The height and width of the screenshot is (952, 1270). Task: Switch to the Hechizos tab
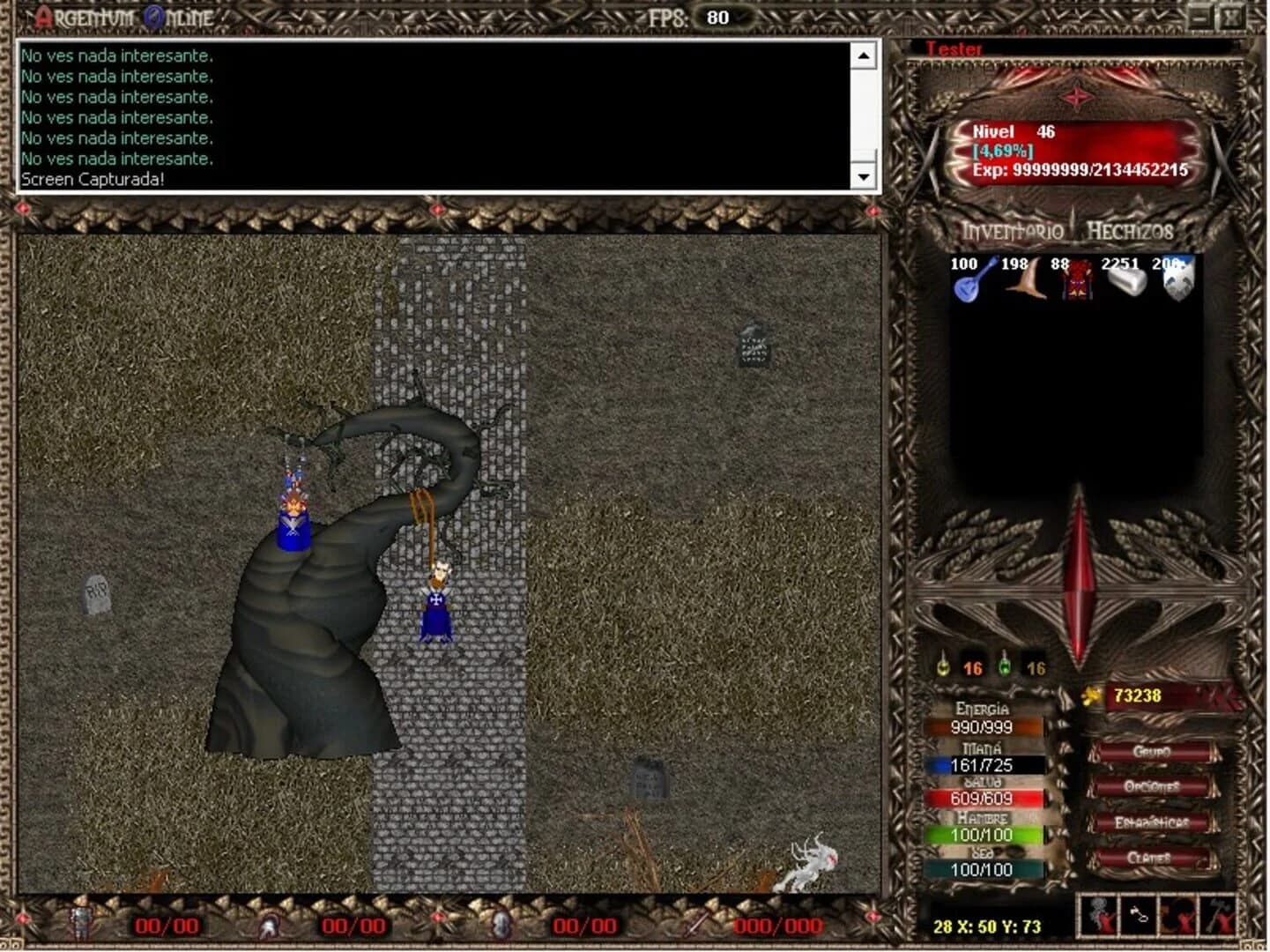1133,233
